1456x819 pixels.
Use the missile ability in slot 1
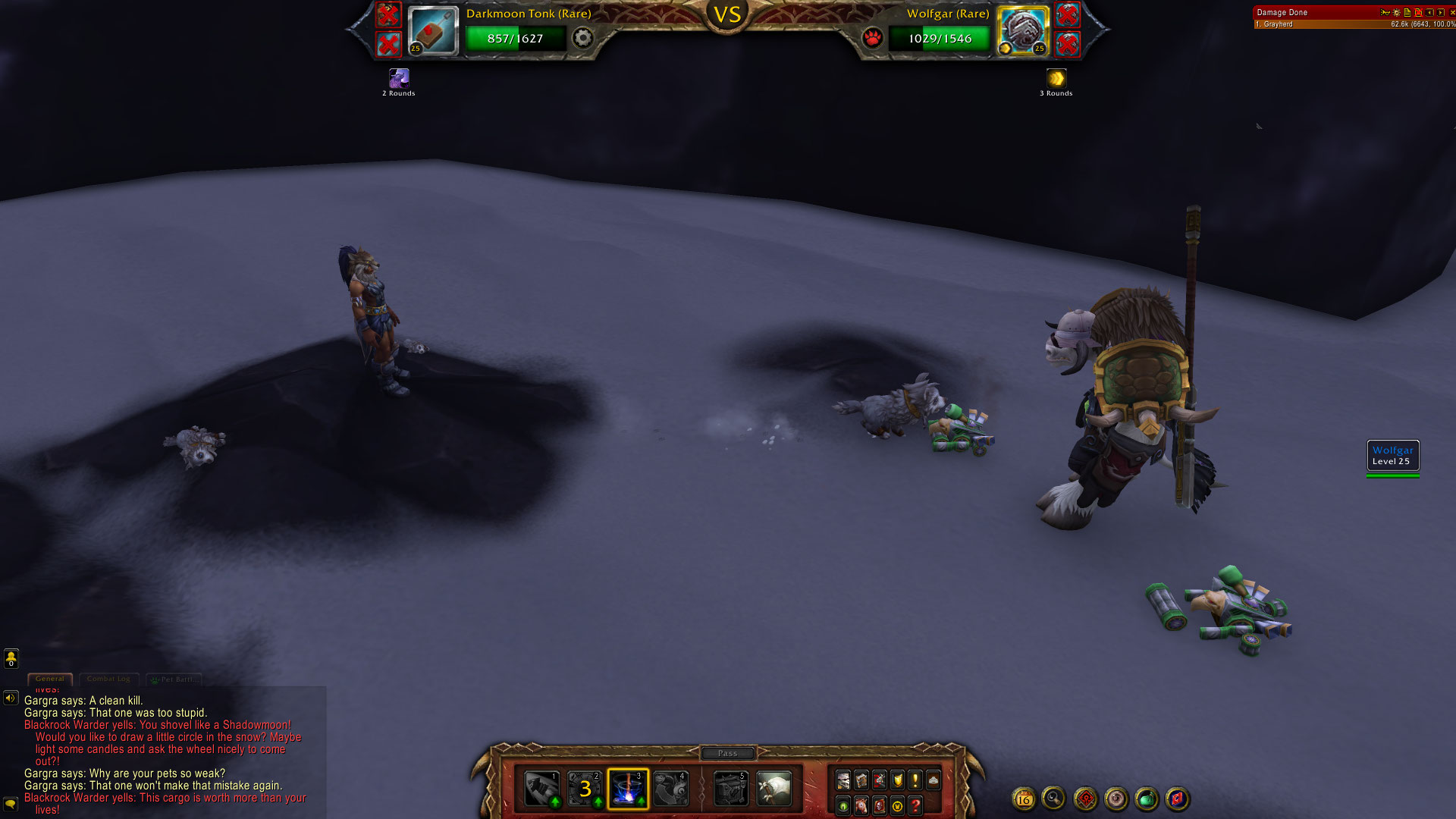(x=542, y=789)
